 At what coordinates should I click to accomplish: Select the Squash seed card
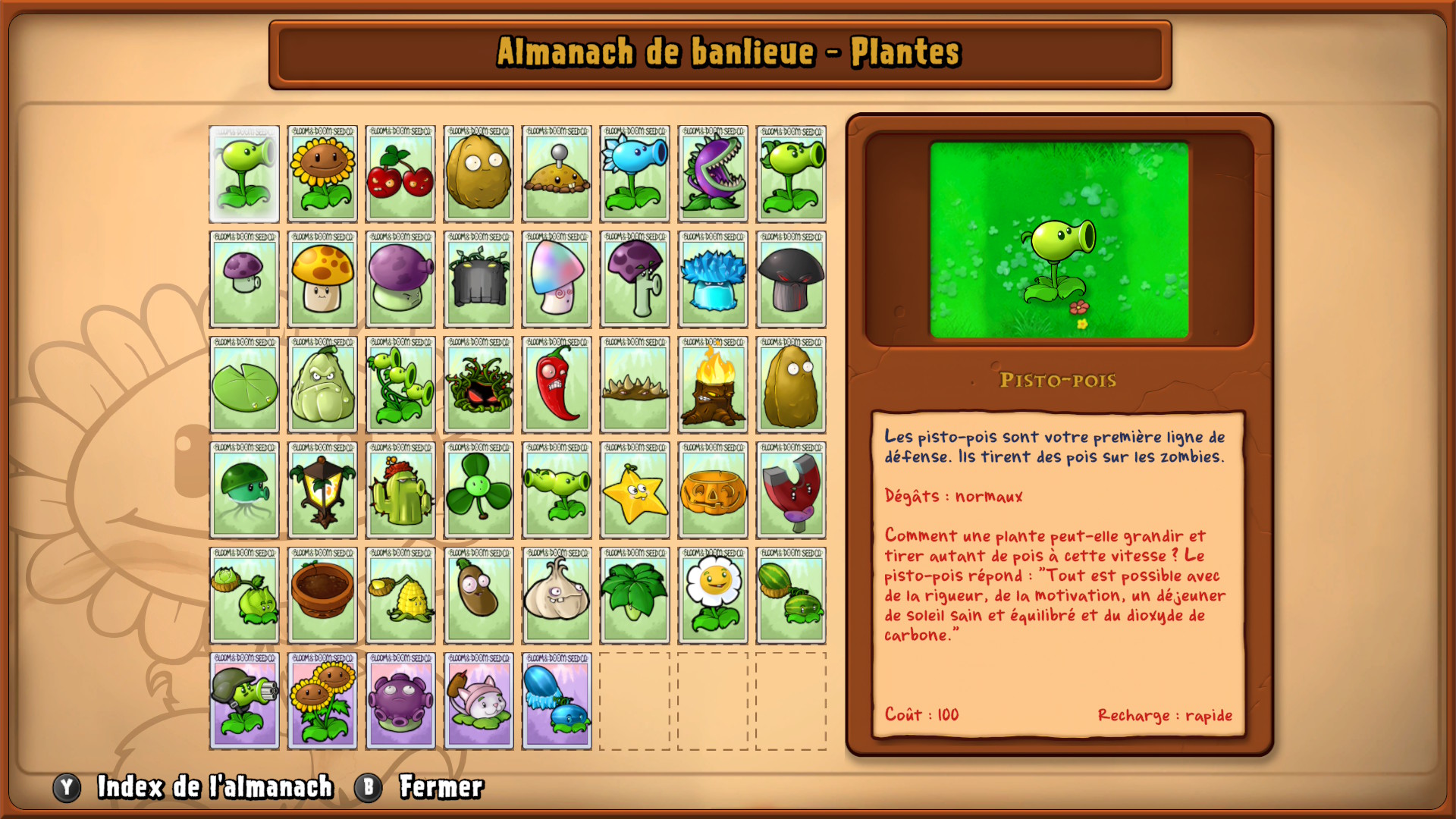[x=322, y=385]
